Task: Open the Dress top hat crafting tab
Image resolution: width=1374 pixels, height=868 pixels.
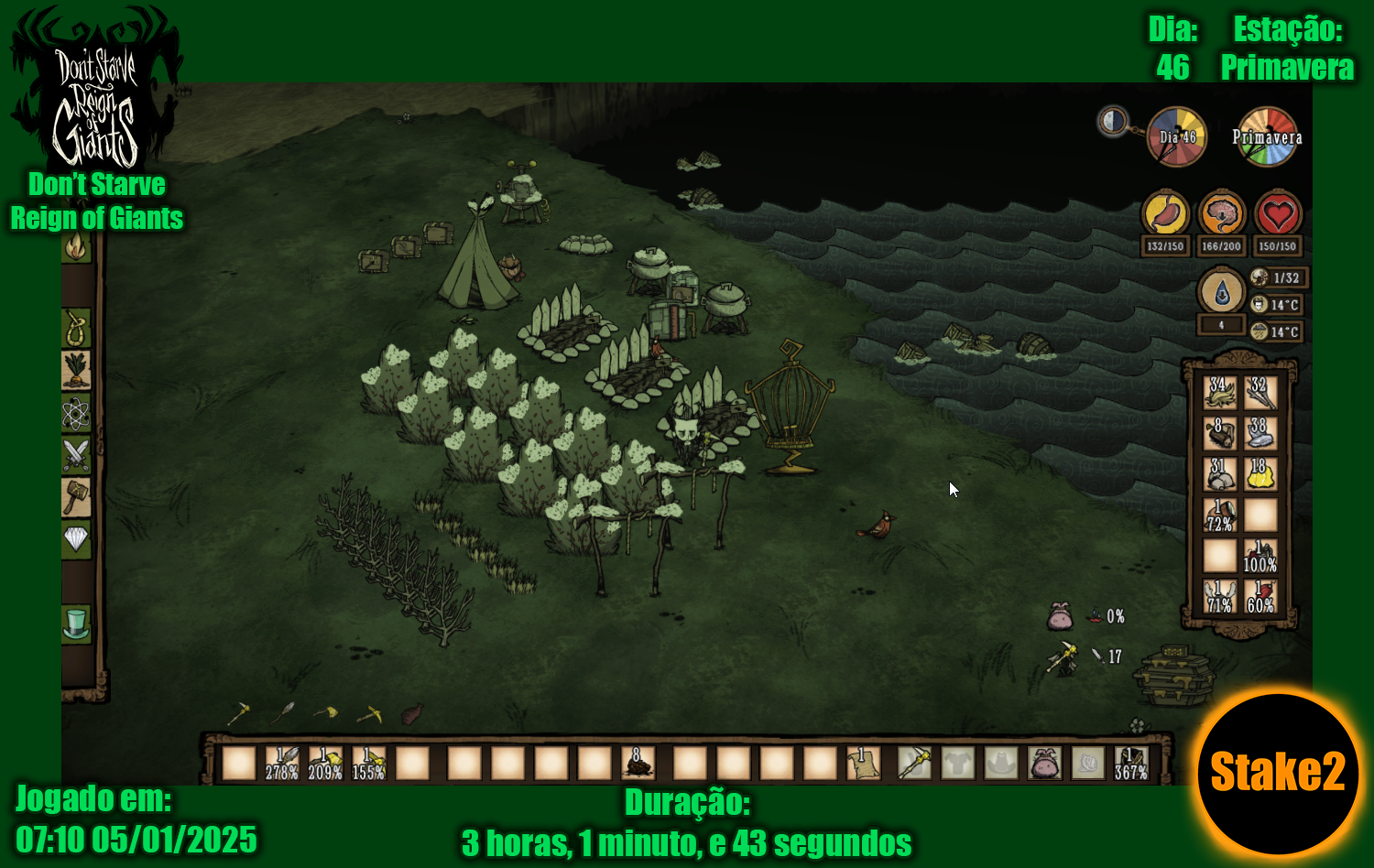Action: pos(76,624)
